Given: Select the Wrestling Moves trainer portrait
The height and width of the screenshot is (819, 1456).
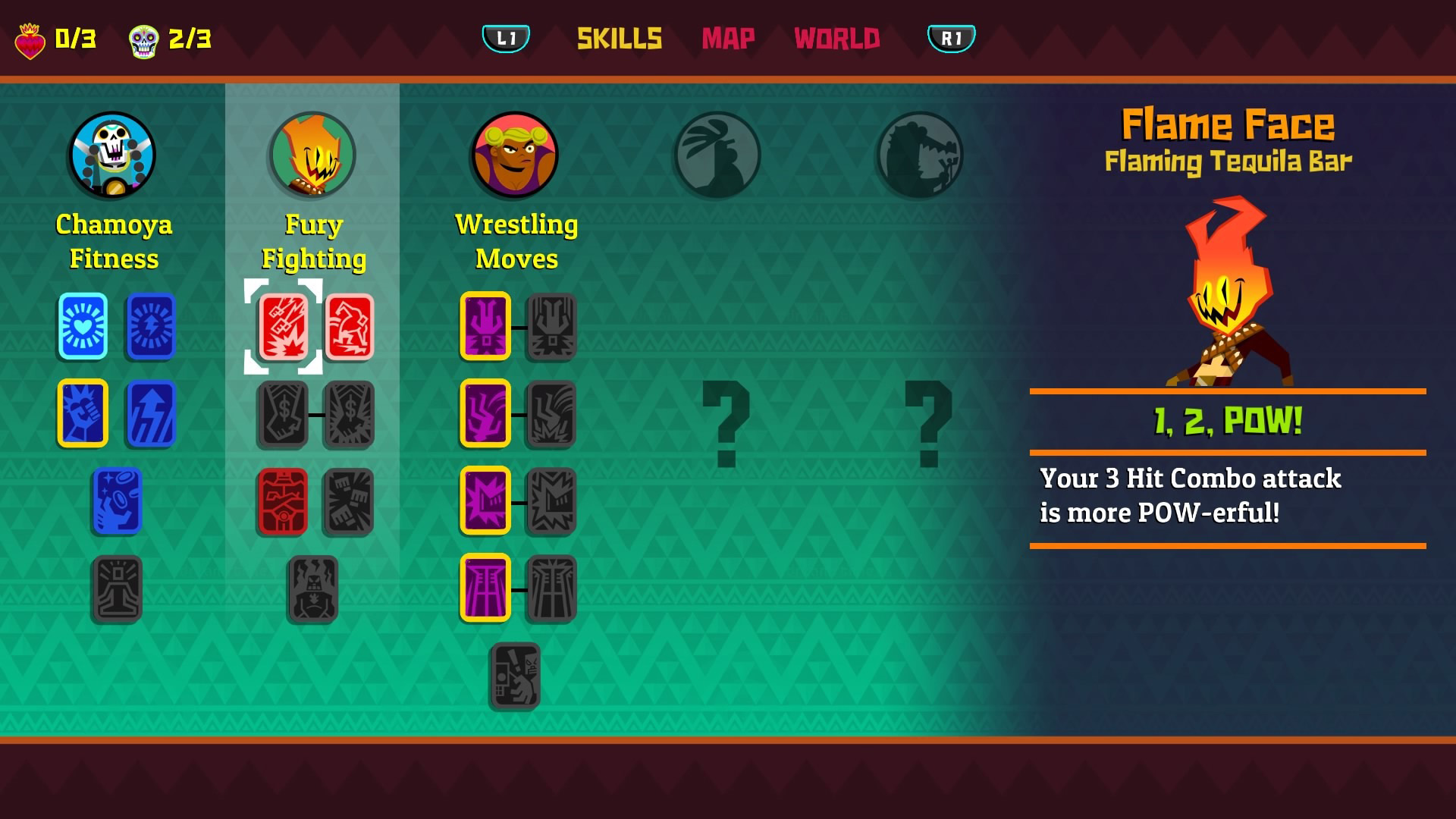Looking at the screenshot, I should 516,154.
